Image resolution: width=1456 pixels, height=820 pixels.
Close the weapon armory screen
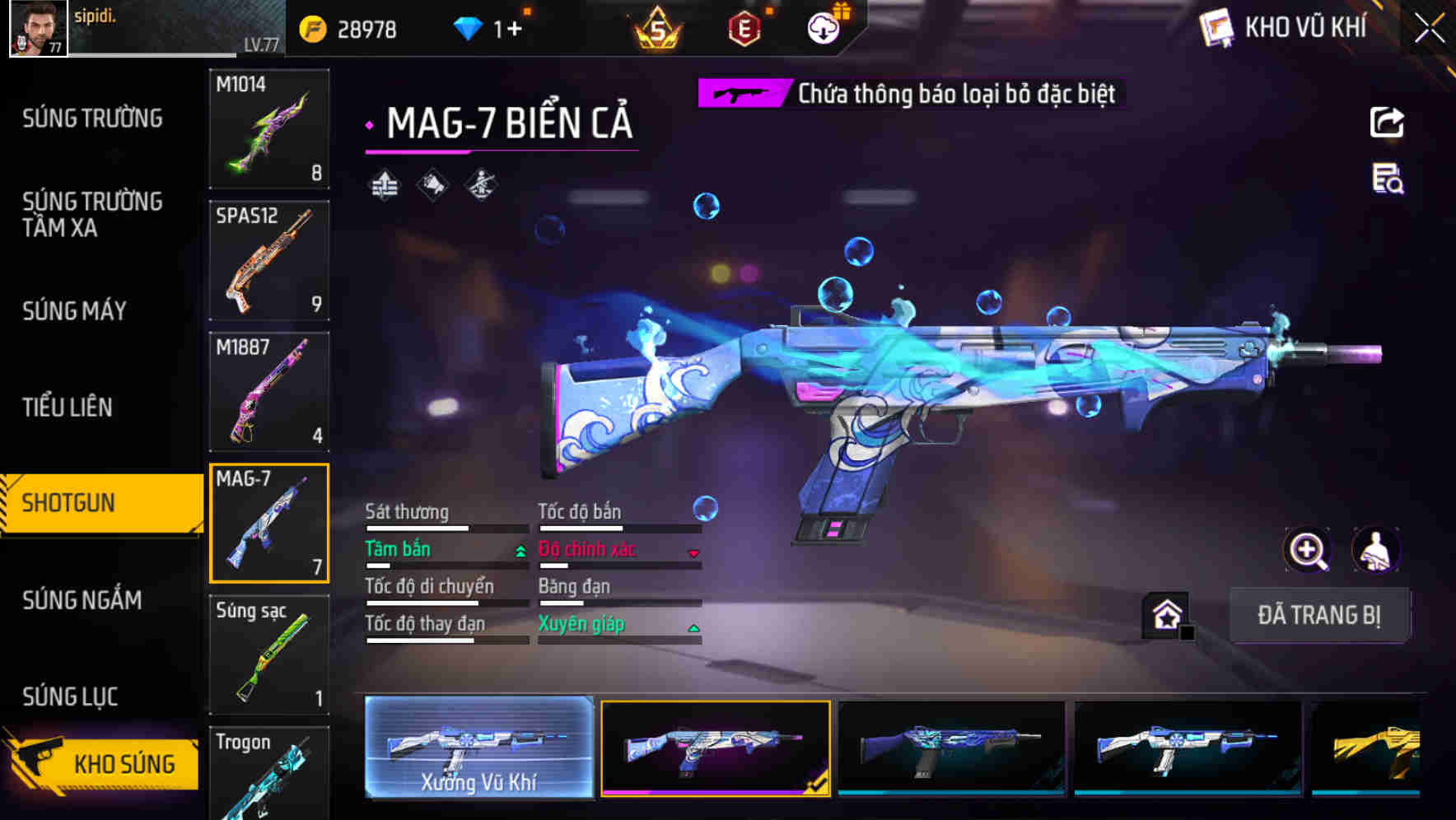[1429, 29]
